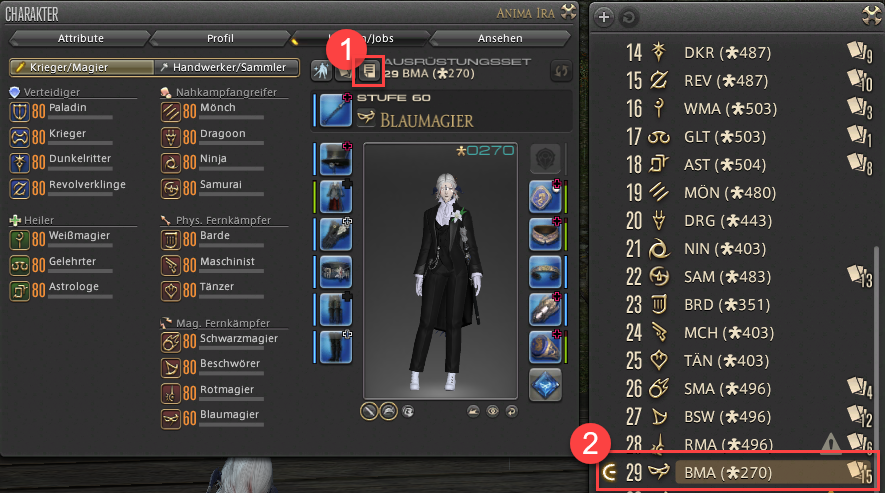Switch to the Attribute tab
The image size is (885, 493).
[x=81, y=38]
